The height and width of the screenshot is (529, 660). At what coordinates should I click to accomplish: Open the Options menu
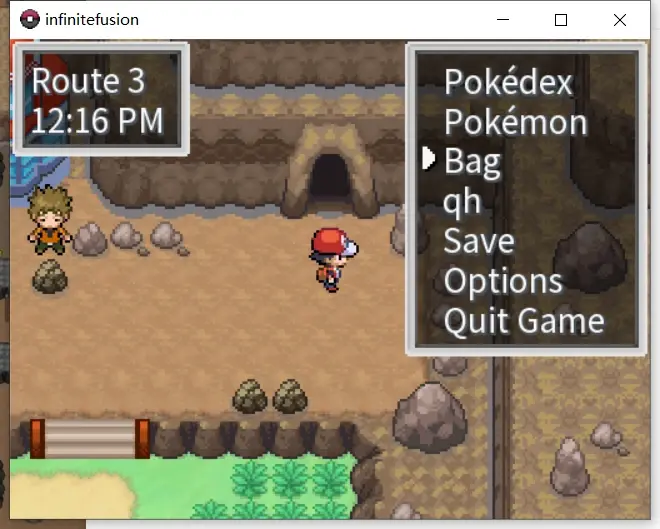(x=503, y=281)
